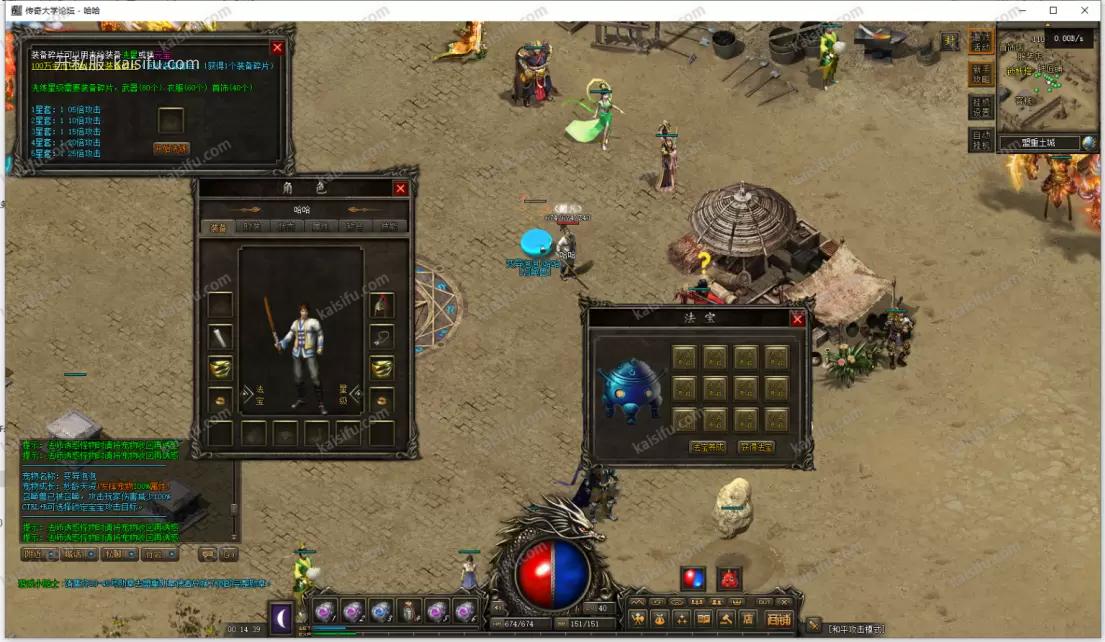Screen dimensions: 1105x642
Task: Close the 角色 character window
Action: coord(400,188)
